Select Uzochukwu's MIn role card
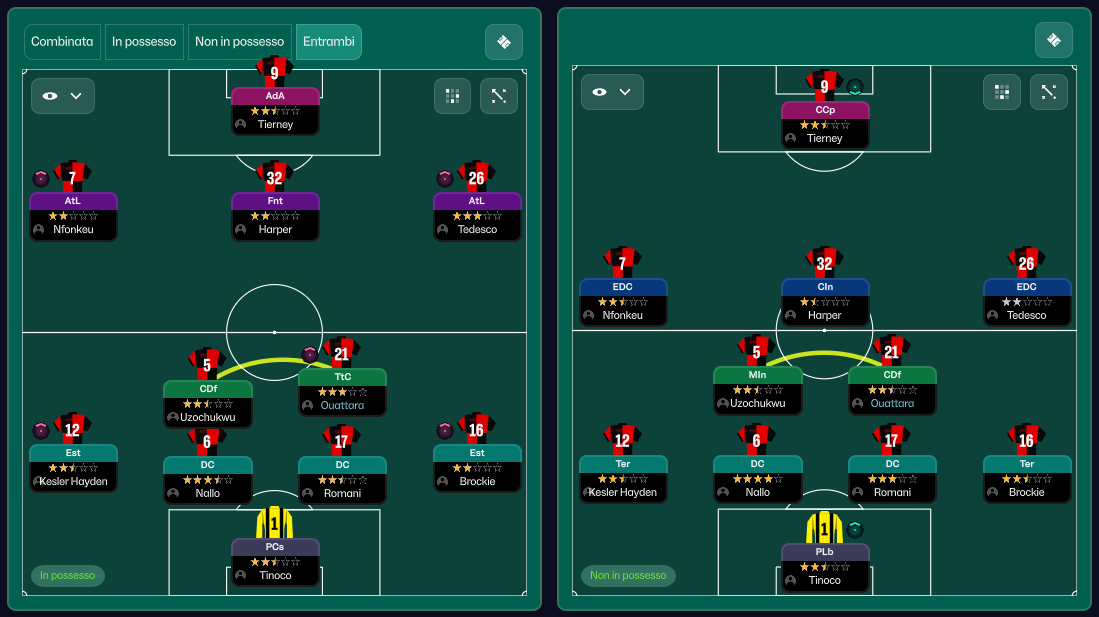 tap(757, 391)
